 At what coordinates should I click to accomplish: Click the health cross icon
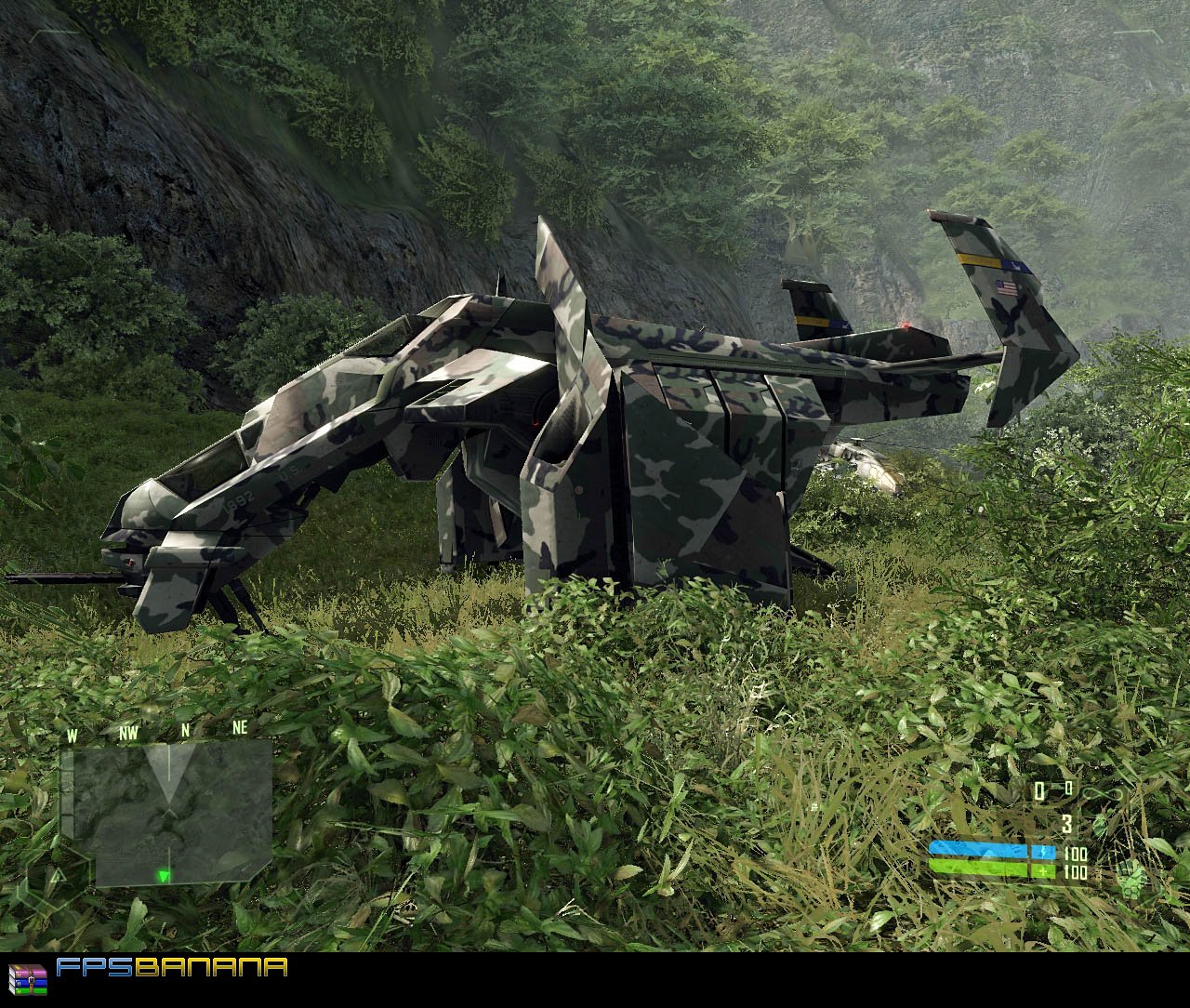(x=1044, y=869)
